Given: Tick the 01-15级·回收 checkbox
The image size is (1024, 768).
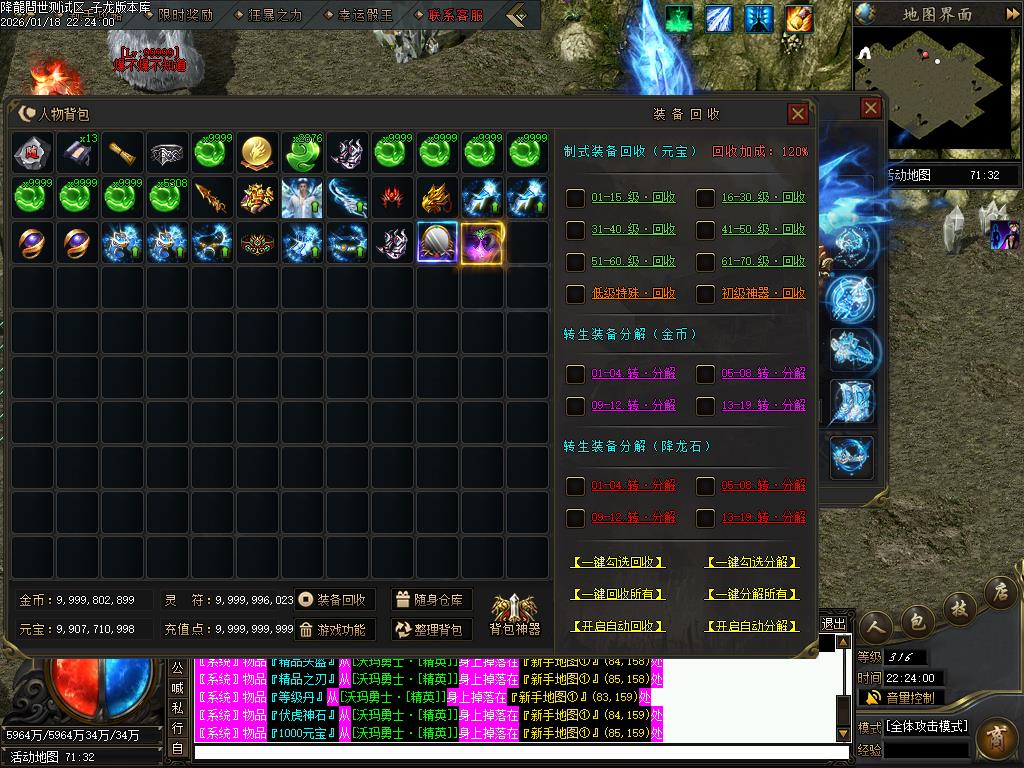Looking at the screenshot, I should [576, 198].
